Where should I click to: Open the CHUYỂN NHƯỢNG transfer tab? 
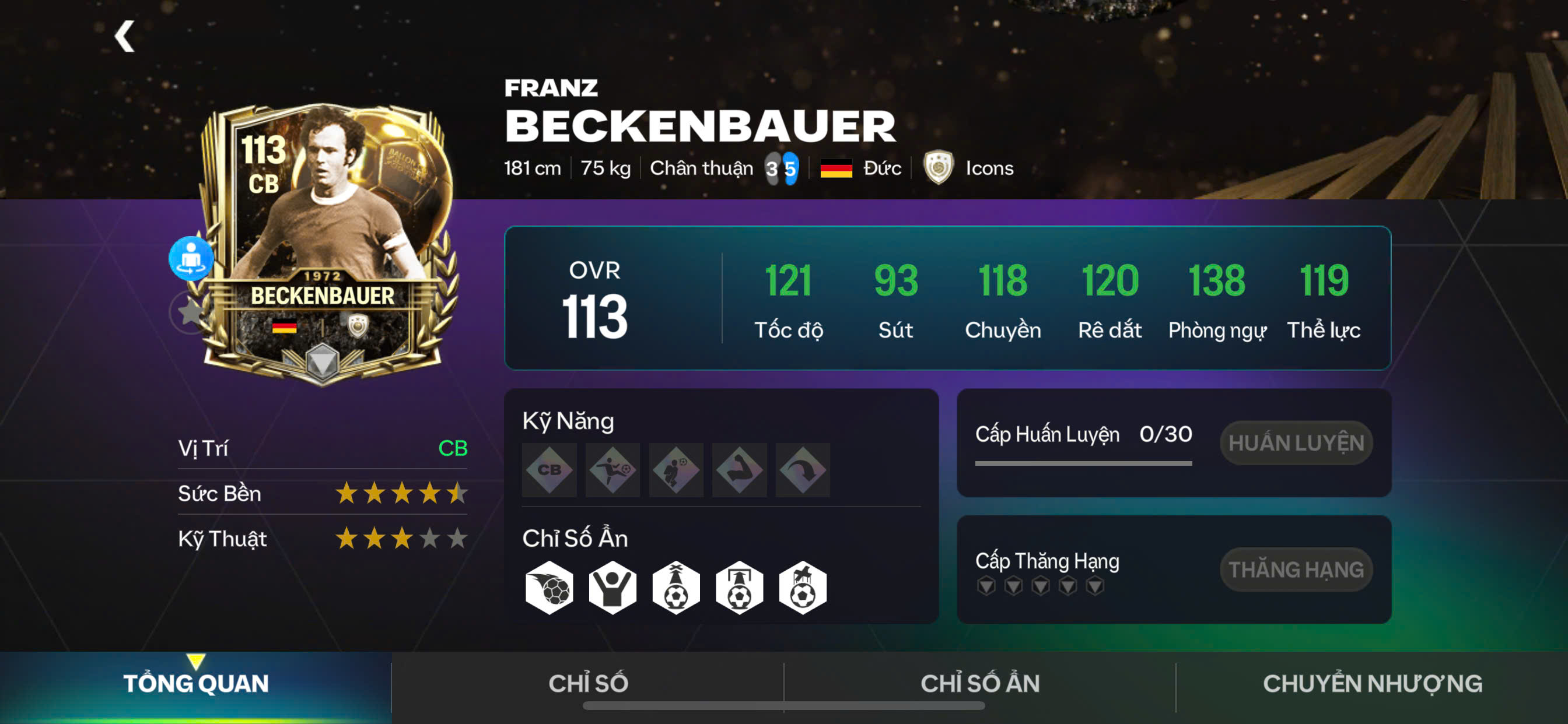pyautogui.click(x=1372, y=684)
